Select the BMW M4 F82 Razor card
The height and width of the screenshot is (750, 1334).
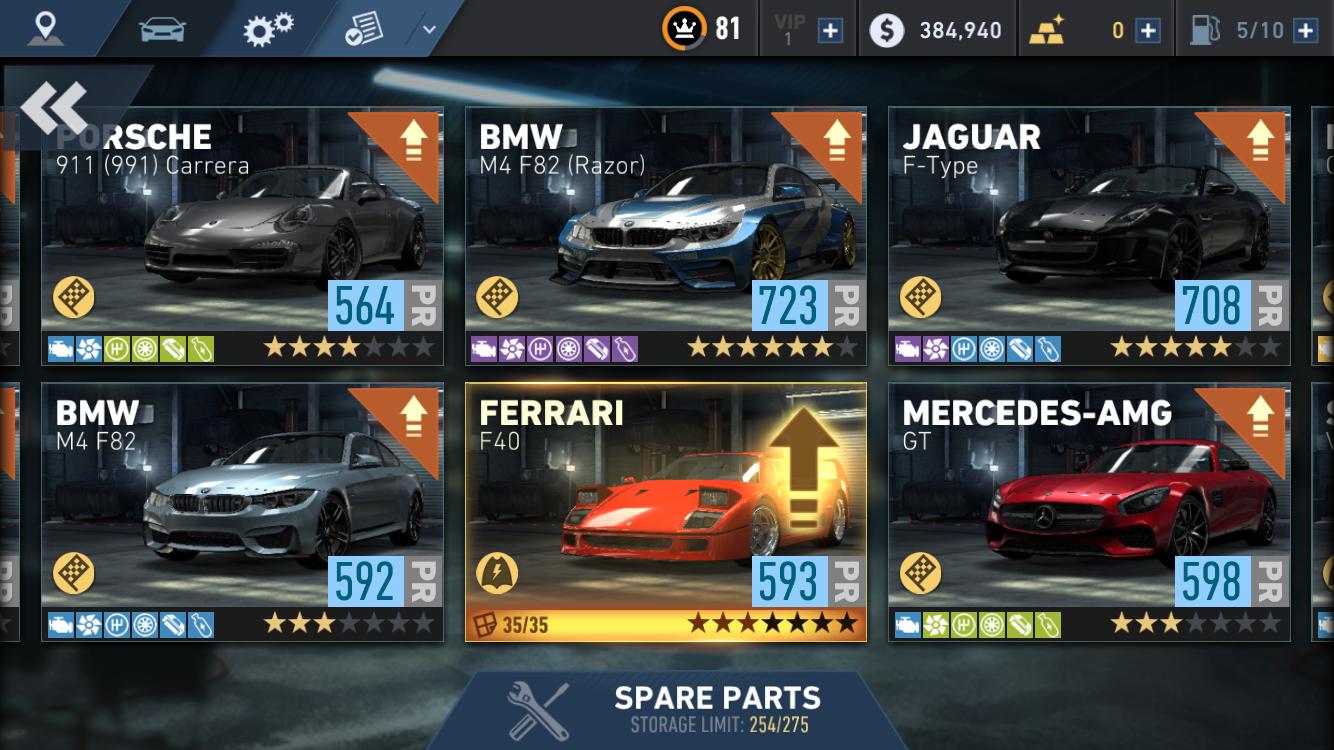point(665,235)
